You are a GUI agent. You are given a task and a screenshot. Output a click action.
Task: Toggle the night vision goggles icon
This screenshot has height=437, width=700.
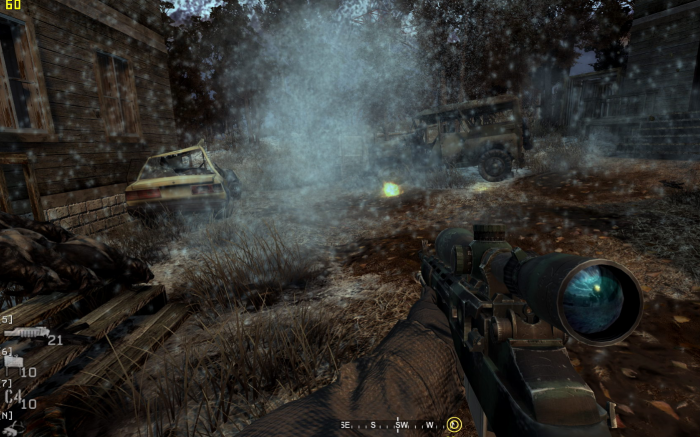[x=14, y=428]
